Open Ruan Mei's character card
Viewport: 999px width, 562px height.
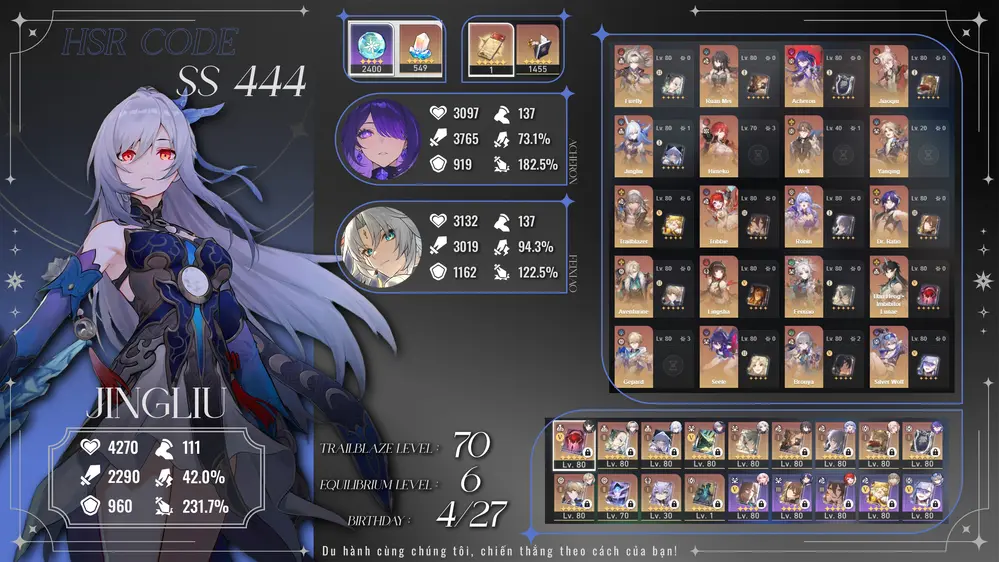click(x=719, y=75)
